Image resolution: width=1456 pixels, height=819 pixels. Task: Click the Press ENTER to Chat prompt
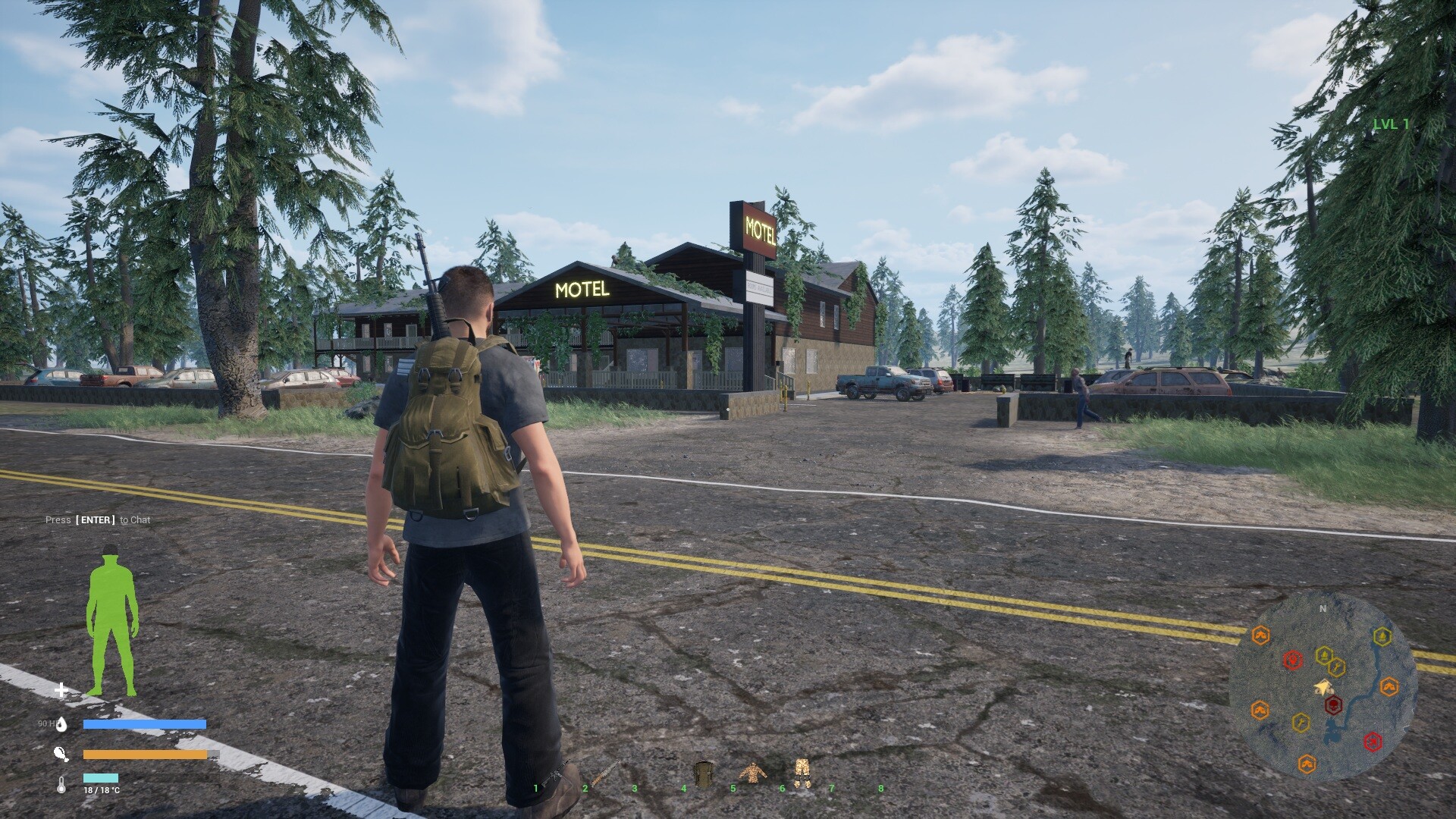coord(97,520)
